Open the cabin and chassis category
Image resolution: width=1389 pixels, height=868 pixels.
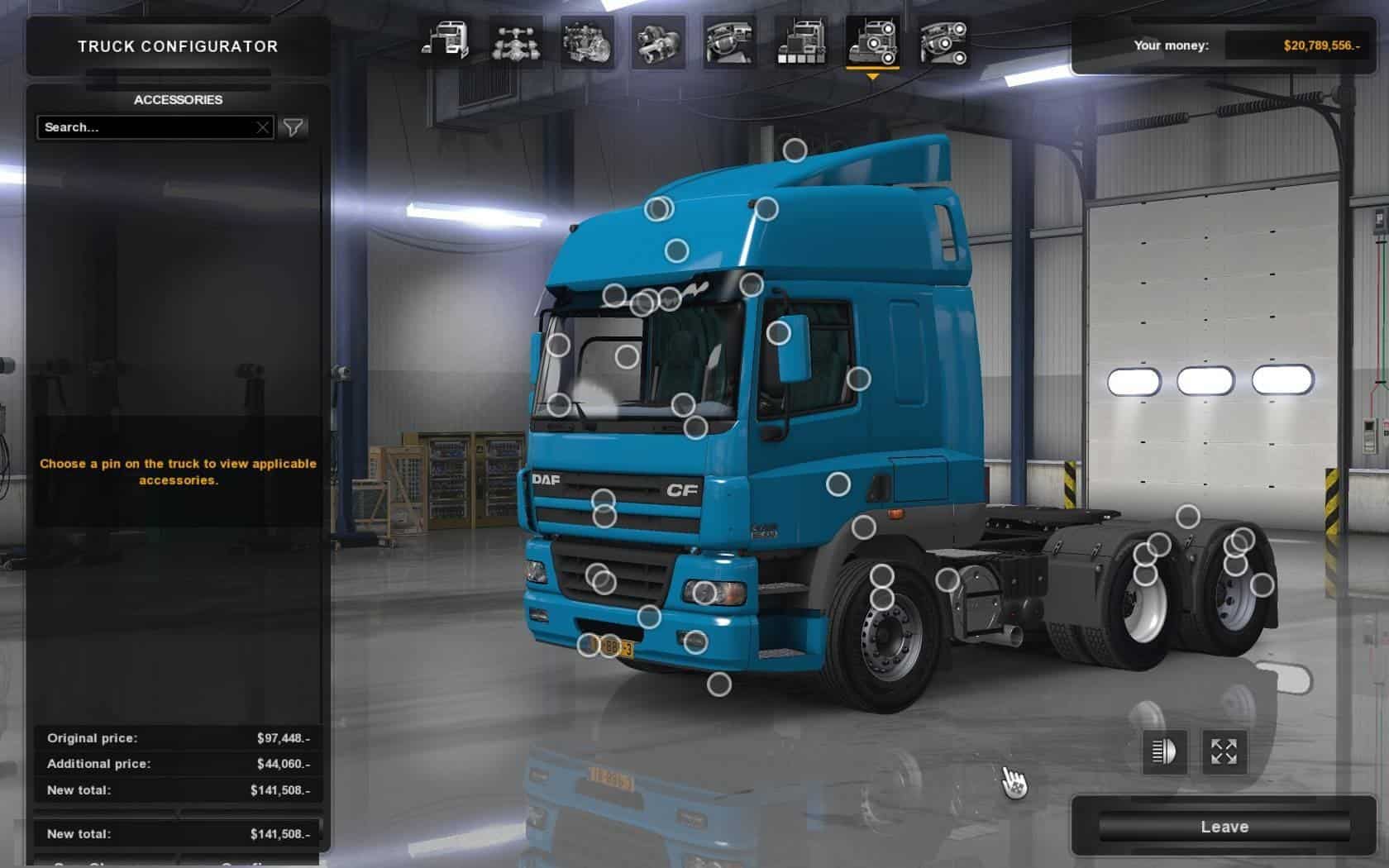pyautogui.click(x=445, y=41)
